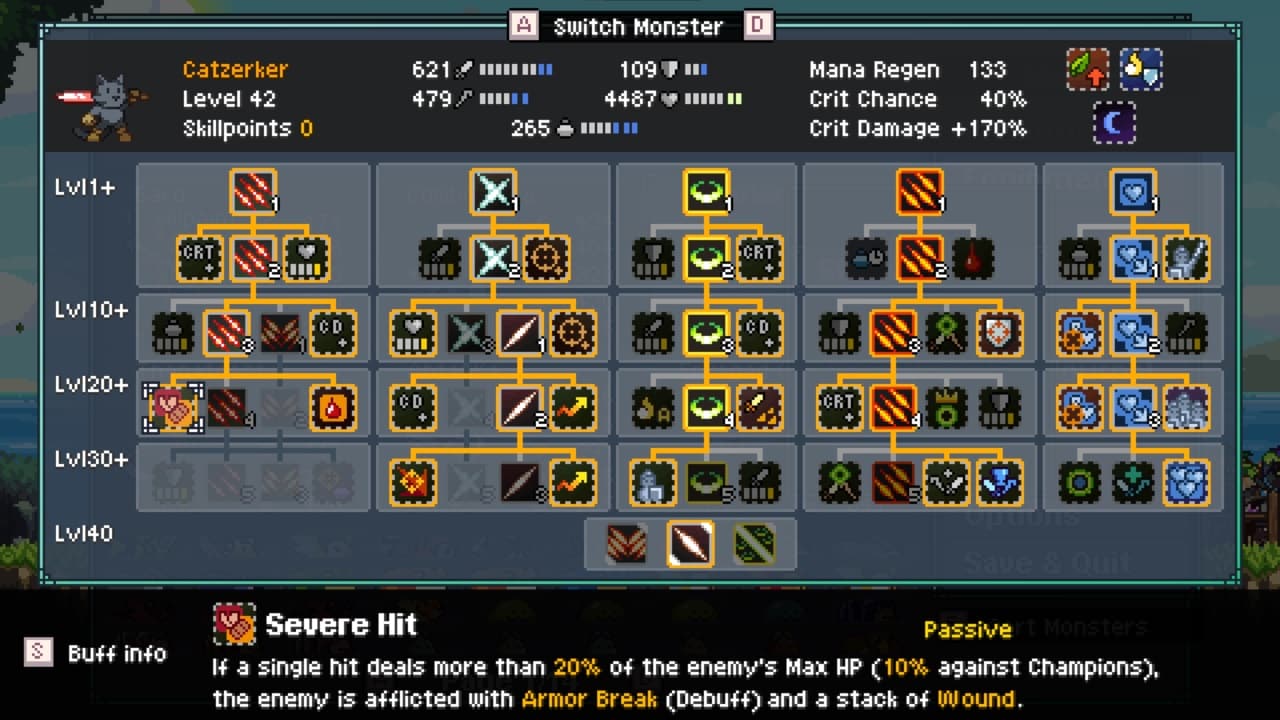Select the flame node at Lvl20 in the first tree
Image resolution: width=1280 pixels, height=720 pixels.
334,406
